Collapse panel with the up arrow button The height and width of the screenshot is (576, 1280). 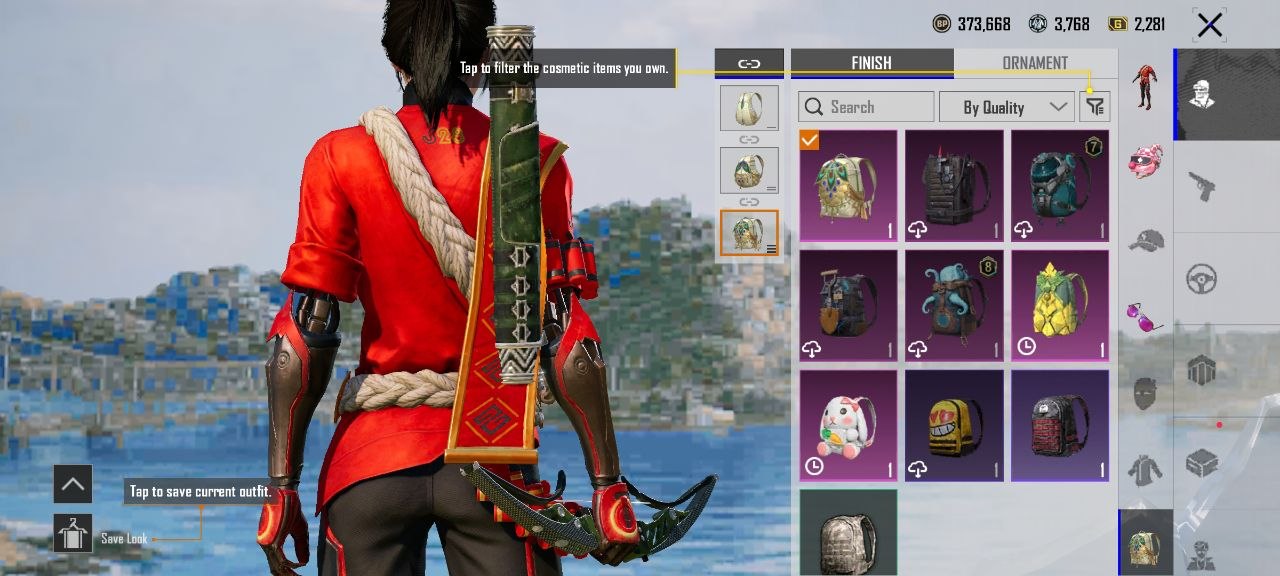73,485
